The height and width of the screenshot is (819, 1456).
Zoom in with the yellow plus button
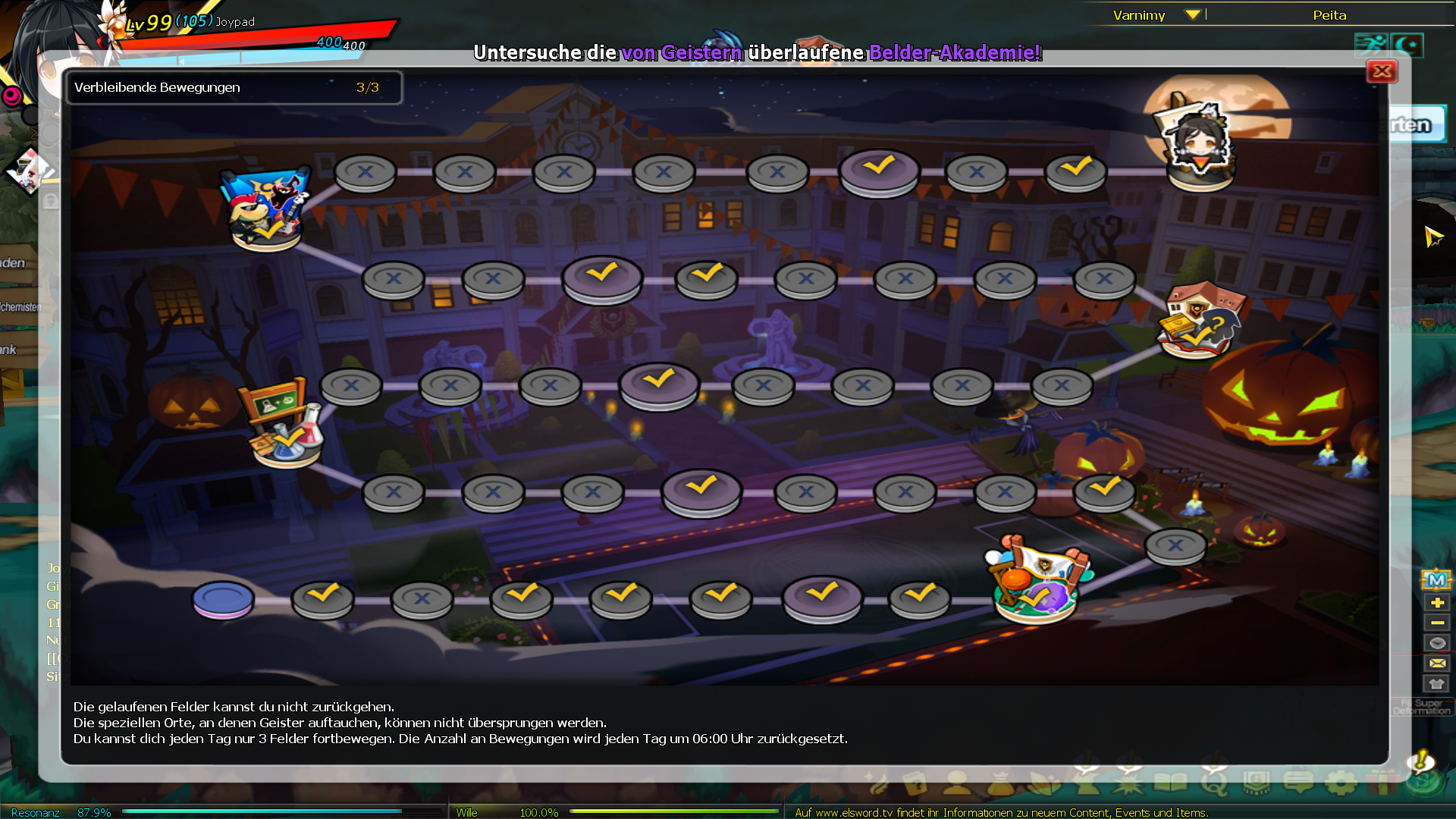[1436, 602]
